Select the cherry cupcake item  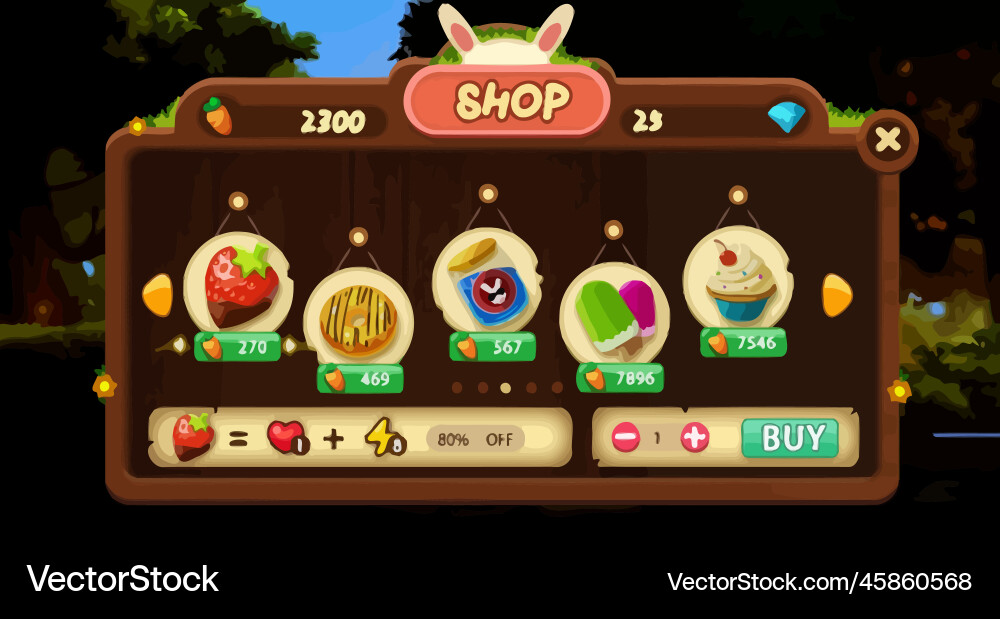[739, 277]
